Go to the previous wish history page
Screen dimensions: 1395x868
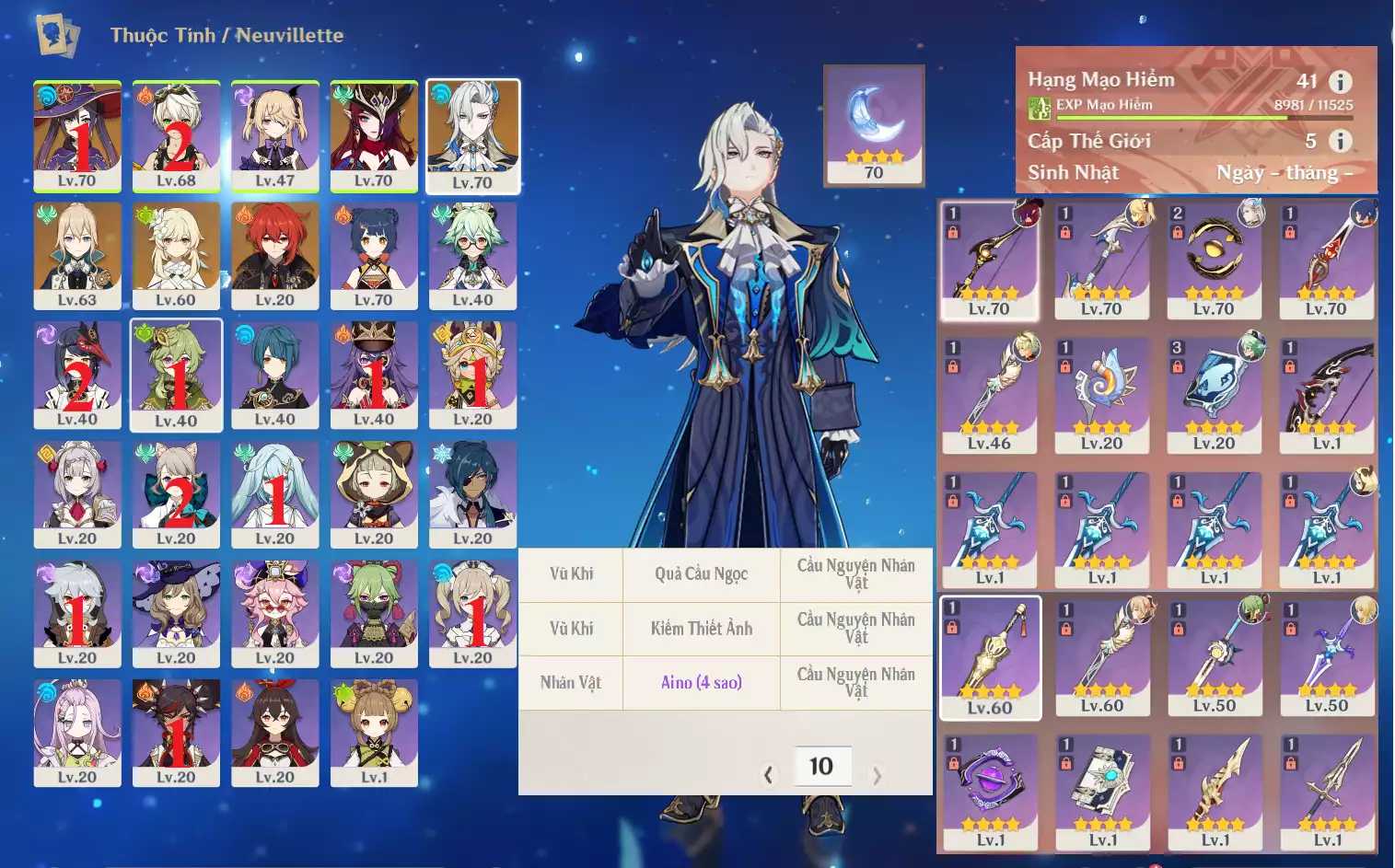tap(768, 775)
